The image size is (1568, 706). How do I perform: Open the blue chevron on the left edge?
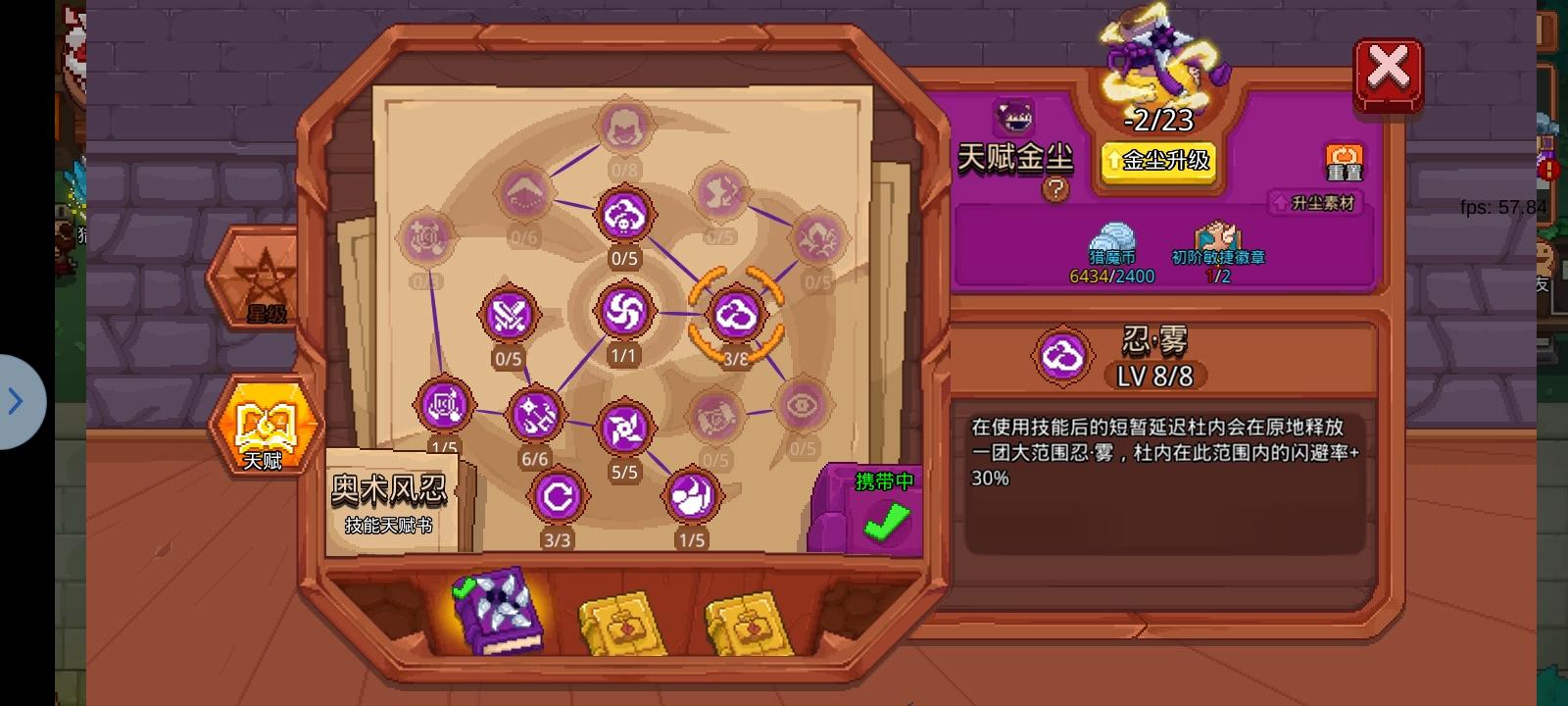click(x=15, y=402)
